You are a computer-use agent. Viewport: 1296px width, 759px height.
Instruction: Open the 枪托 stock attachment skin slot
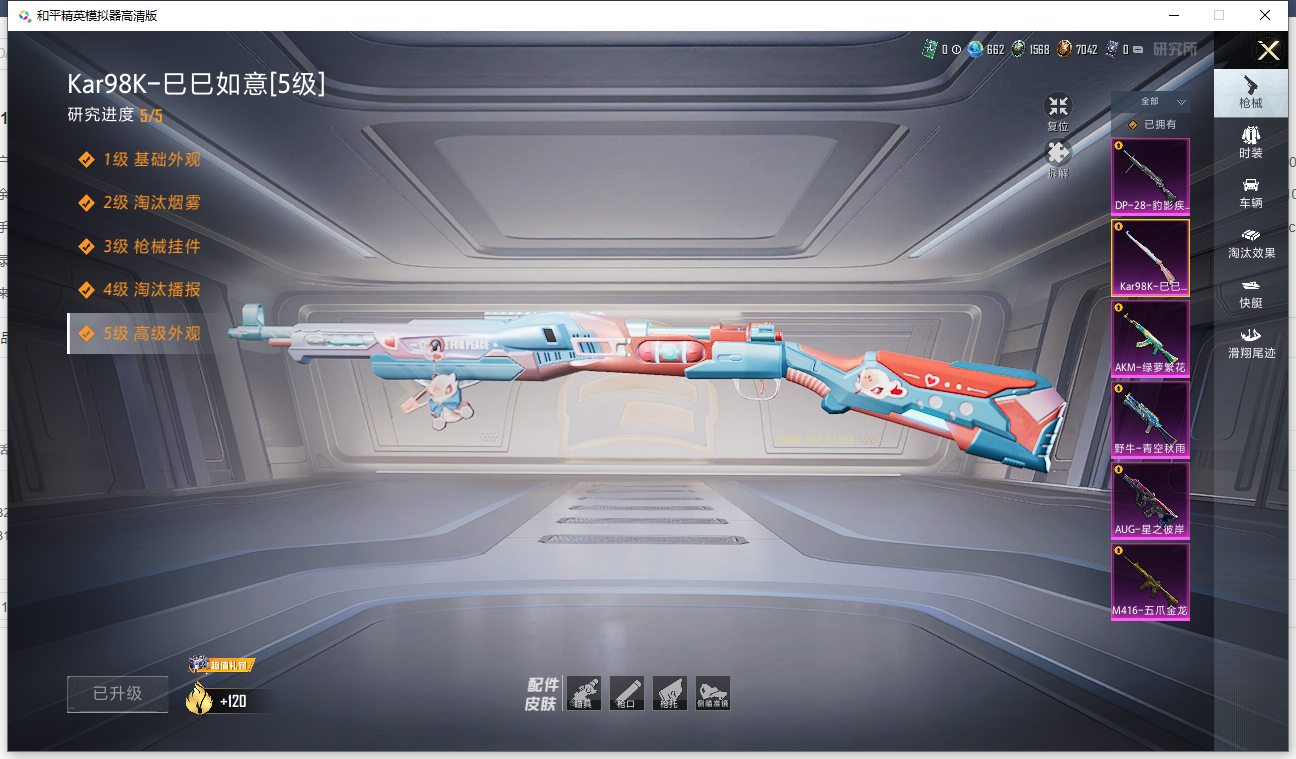tap(670, 693)
